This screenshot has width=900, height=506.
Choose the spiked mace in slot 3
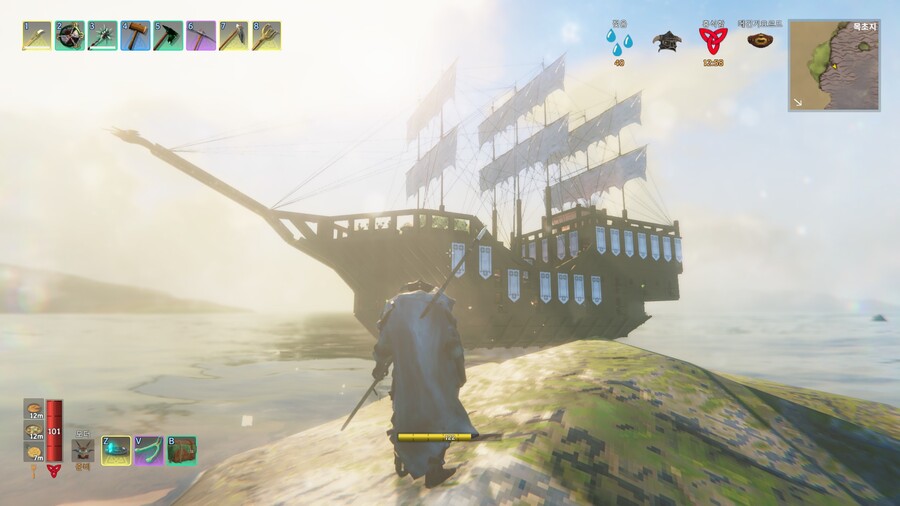[103, 36]
